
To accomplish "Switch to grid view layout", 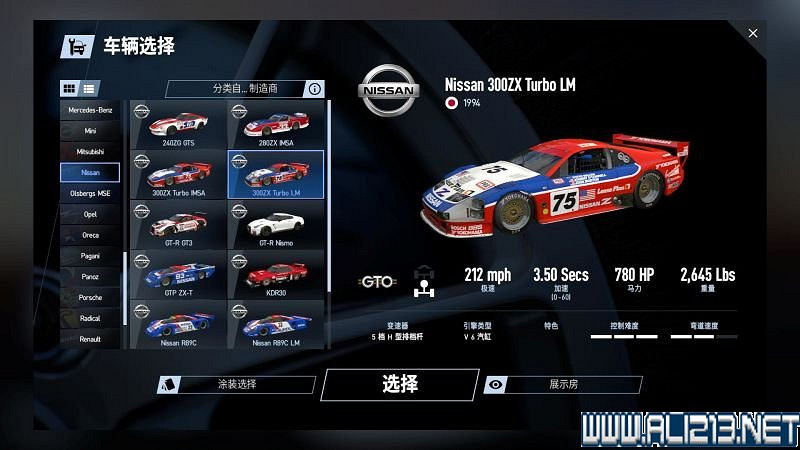I will coord(70,89).
